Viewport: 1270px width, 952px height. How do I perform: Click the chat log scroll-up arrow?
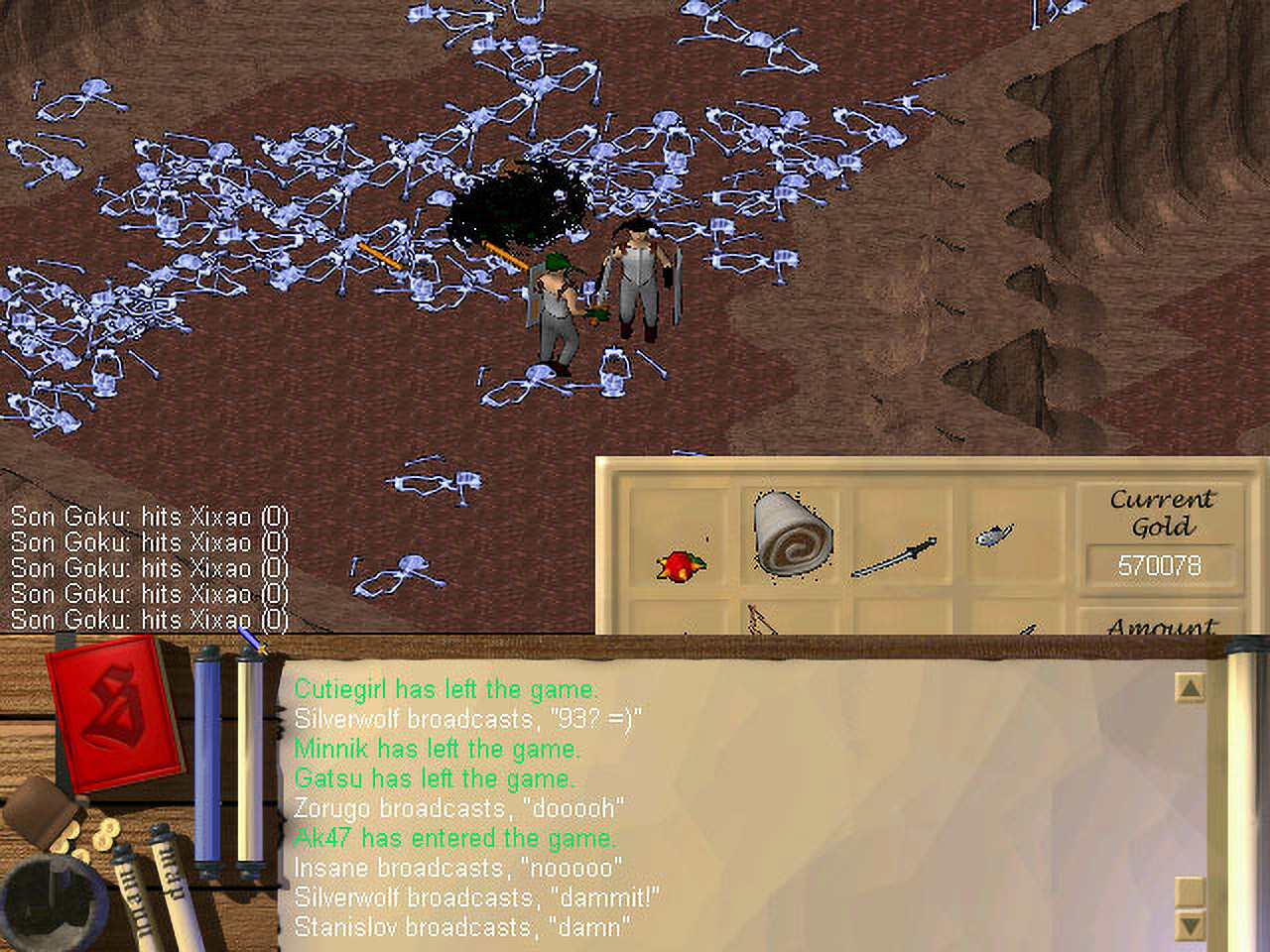pos(1189,687)
